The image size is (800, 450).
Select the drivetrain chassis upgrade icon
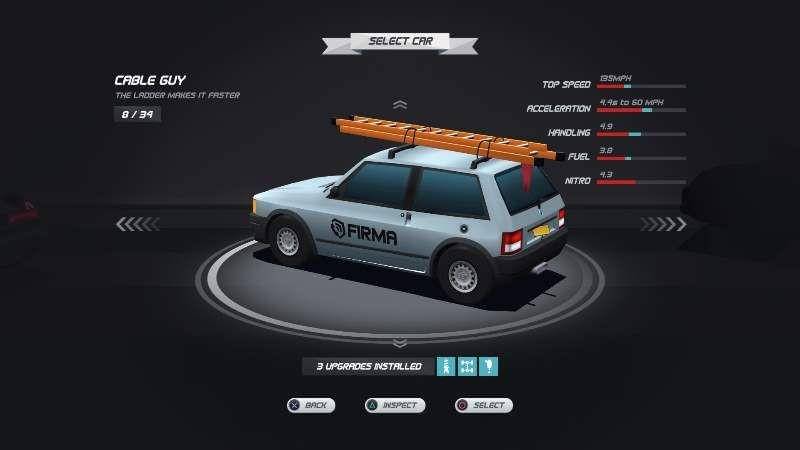click(x=467, y=366)
